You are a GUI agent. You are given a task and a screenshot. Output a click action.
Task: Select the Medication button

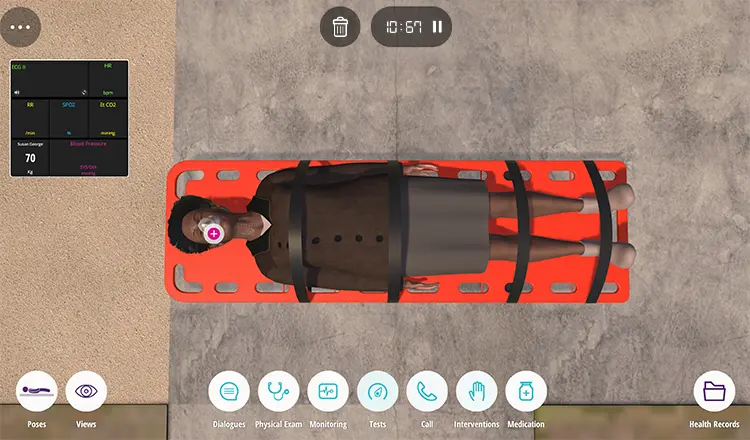tap(526, 392)
